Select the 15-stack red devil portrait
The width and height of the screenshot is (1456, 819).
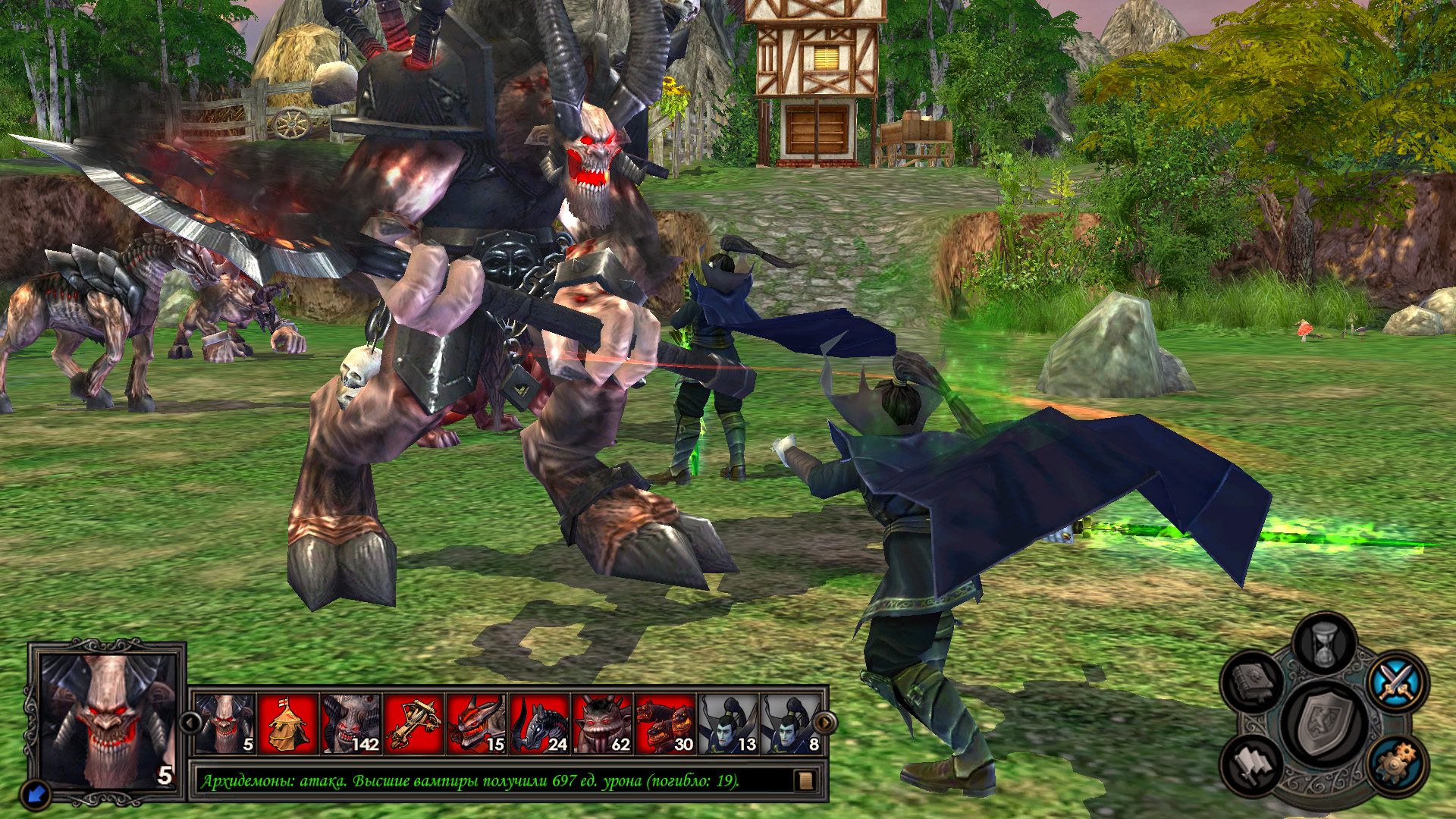coord(477,724)
